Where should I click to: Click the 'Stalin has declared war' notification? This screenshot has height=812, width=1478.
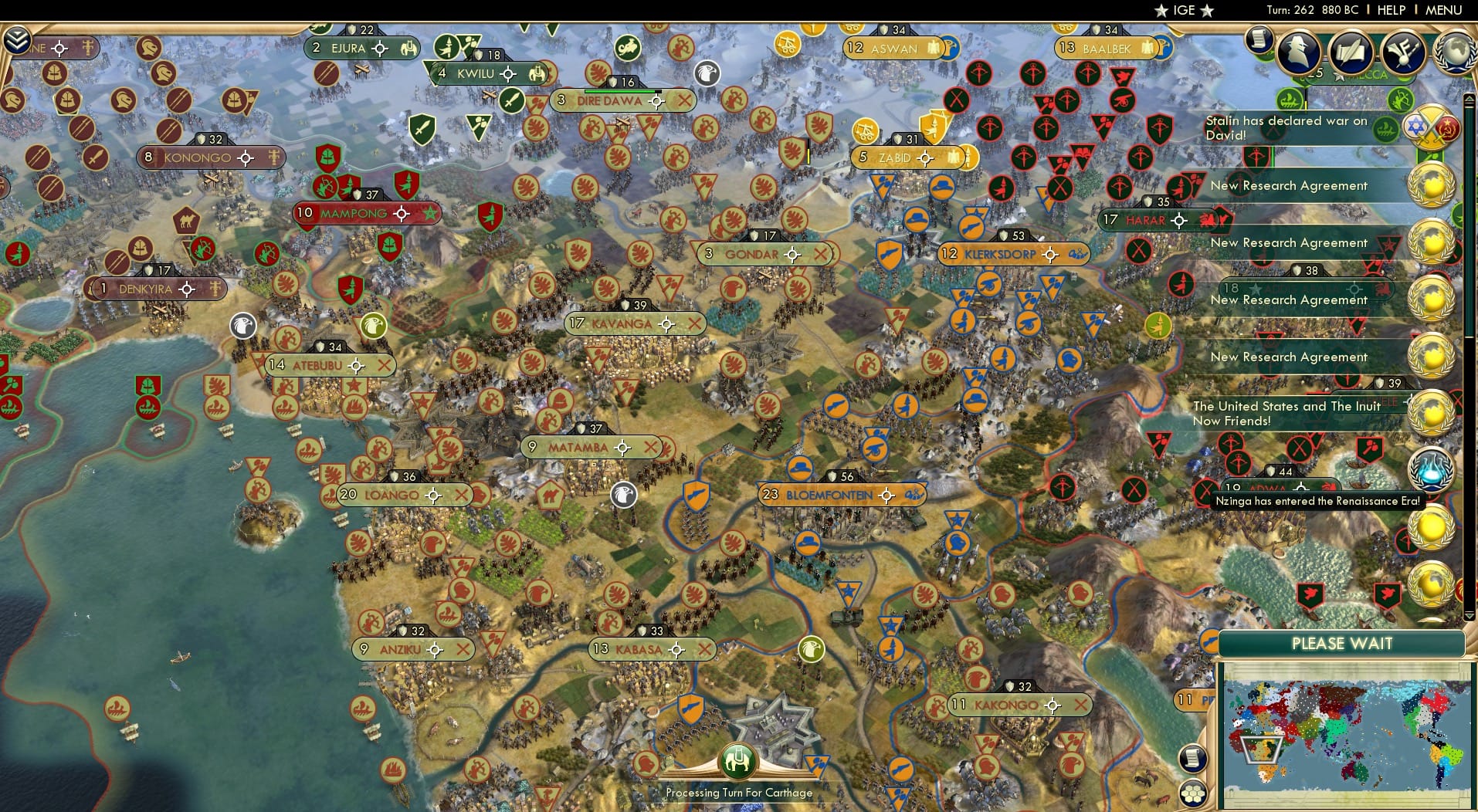pyautogui.click(x=1286, y=126)
